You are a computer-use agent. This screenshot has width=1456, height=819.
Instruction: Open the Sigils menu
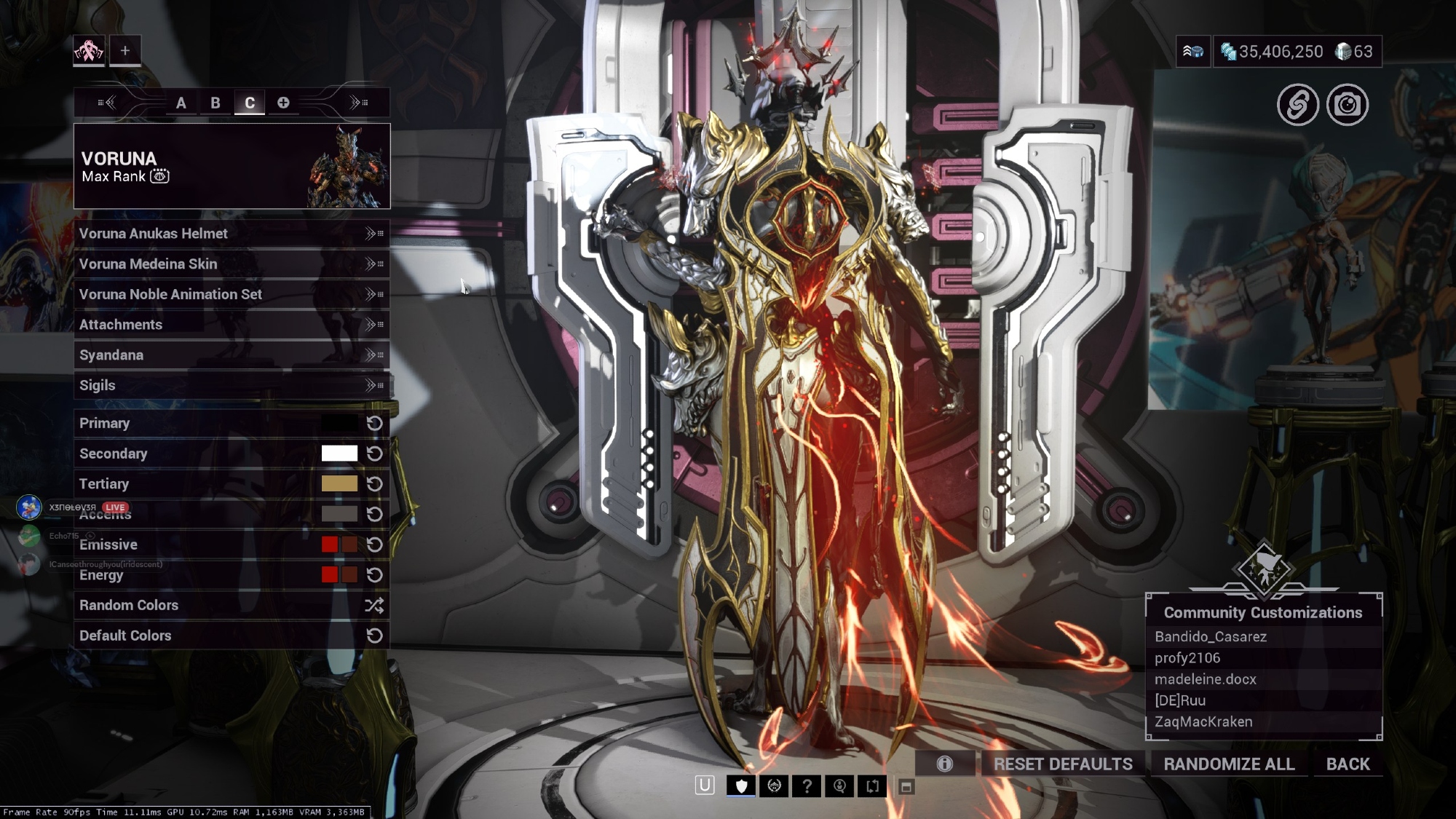[231, 385]
